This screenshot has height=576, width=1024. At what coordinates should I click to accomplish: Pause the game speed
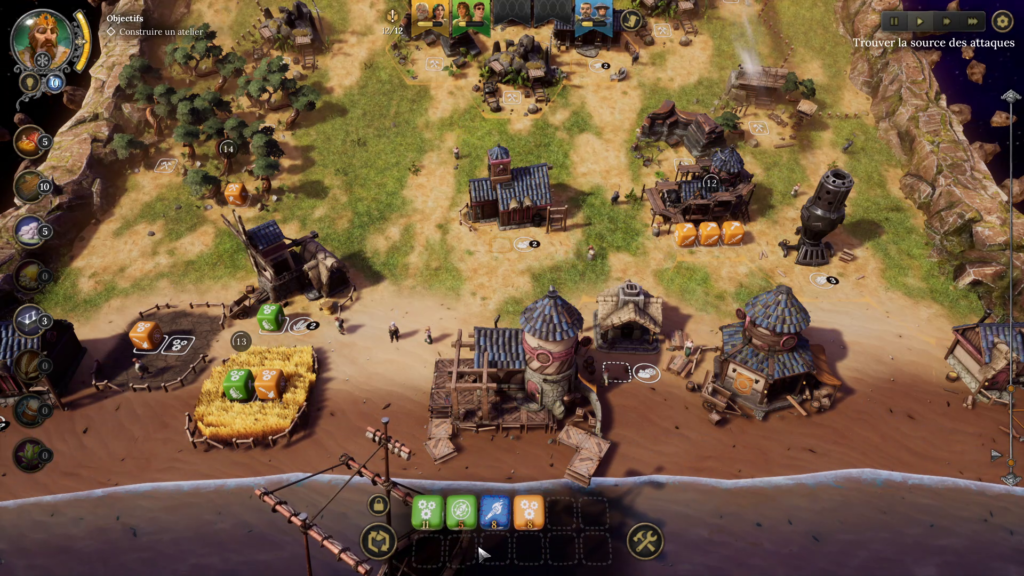[895, 21]
